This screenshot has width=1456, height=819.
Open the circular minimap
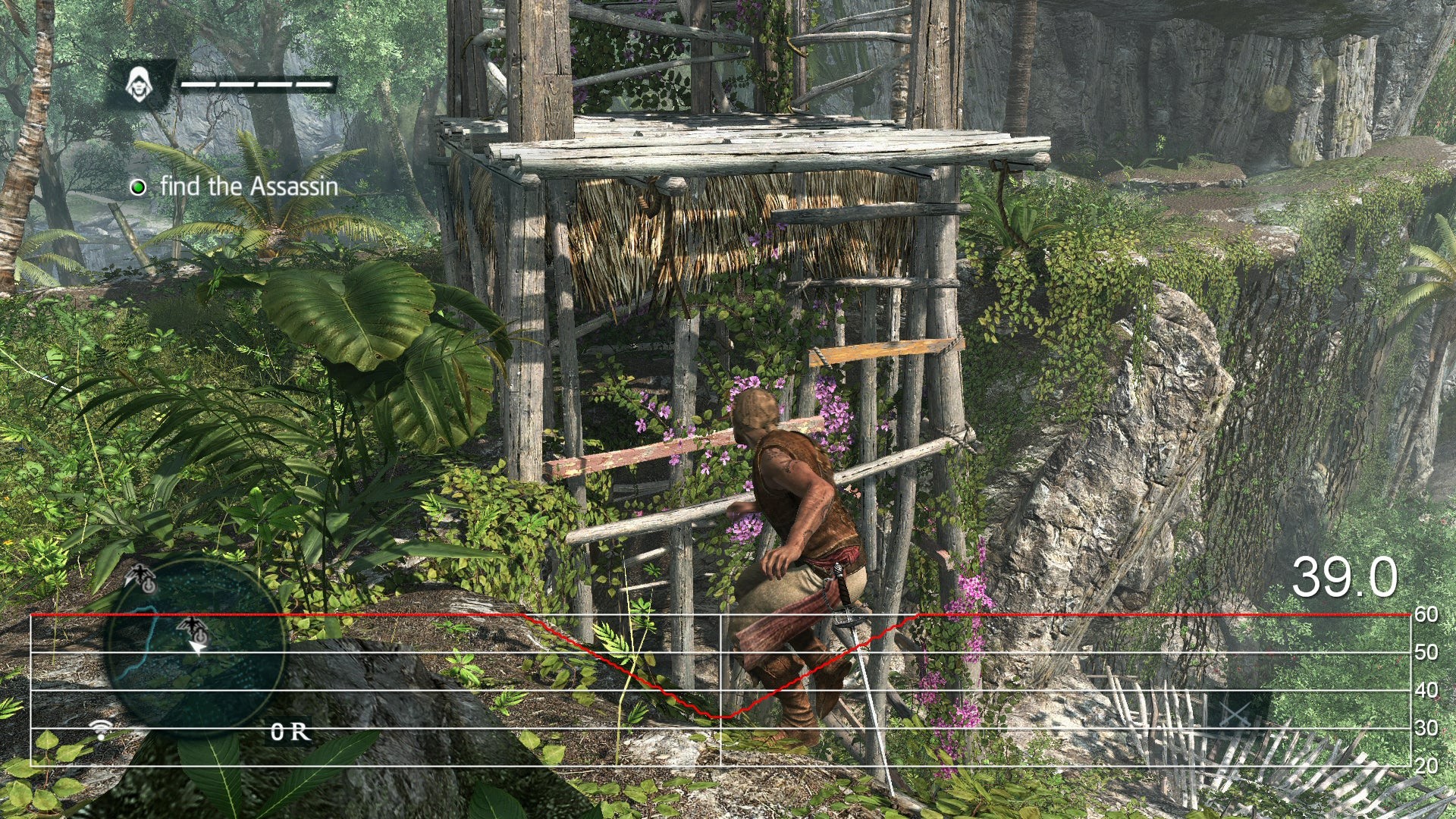(x=195, y=649)
